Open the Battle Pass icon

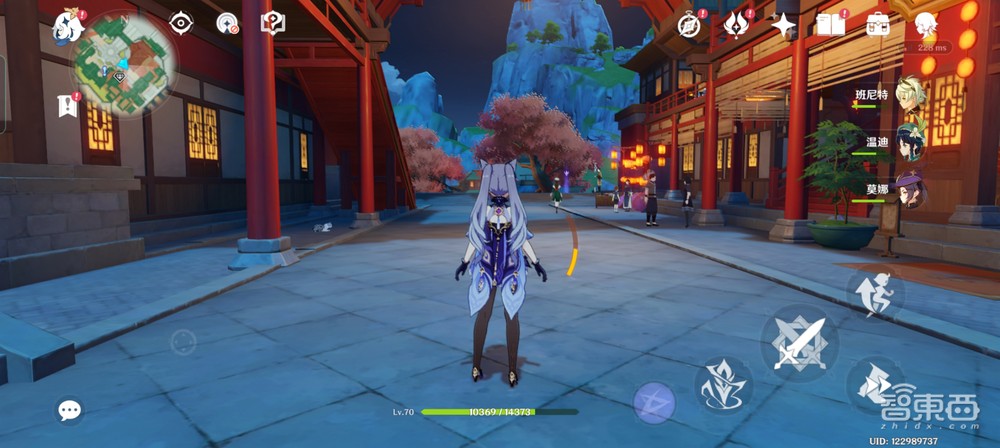[737, 25]
